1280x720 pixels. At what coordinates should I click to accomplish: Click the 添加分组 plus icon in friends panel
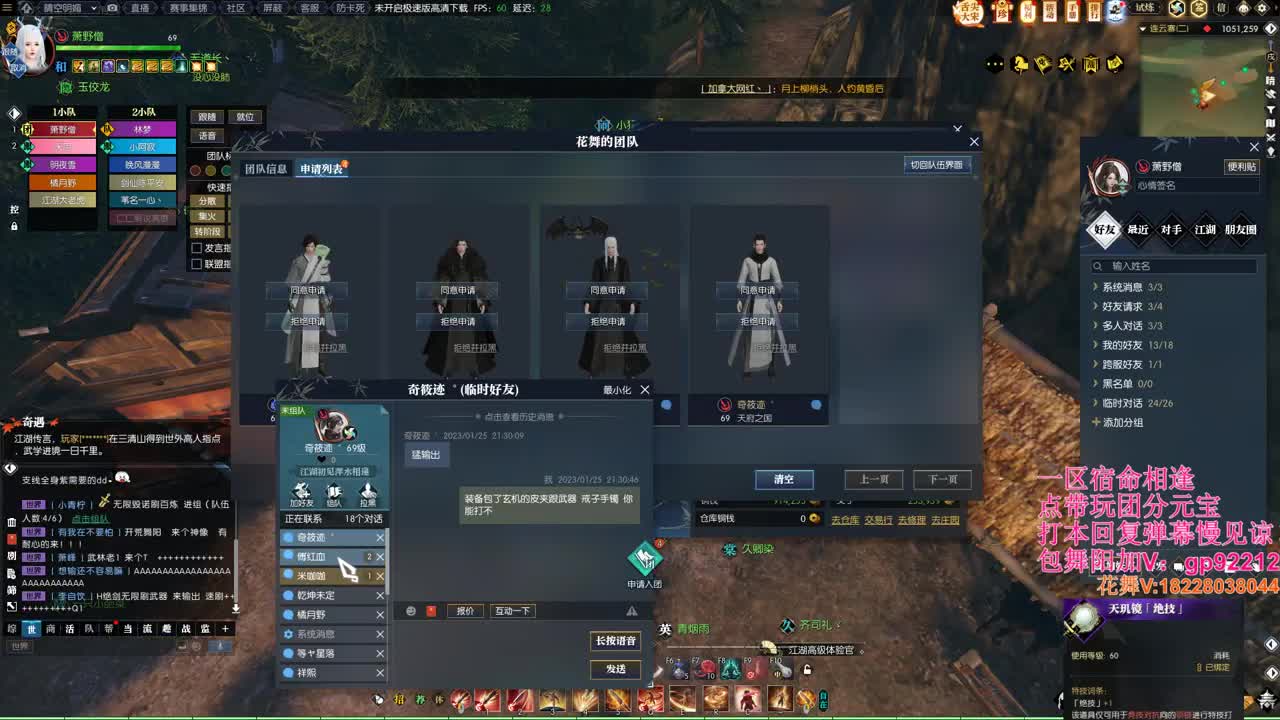(1098, 422)
